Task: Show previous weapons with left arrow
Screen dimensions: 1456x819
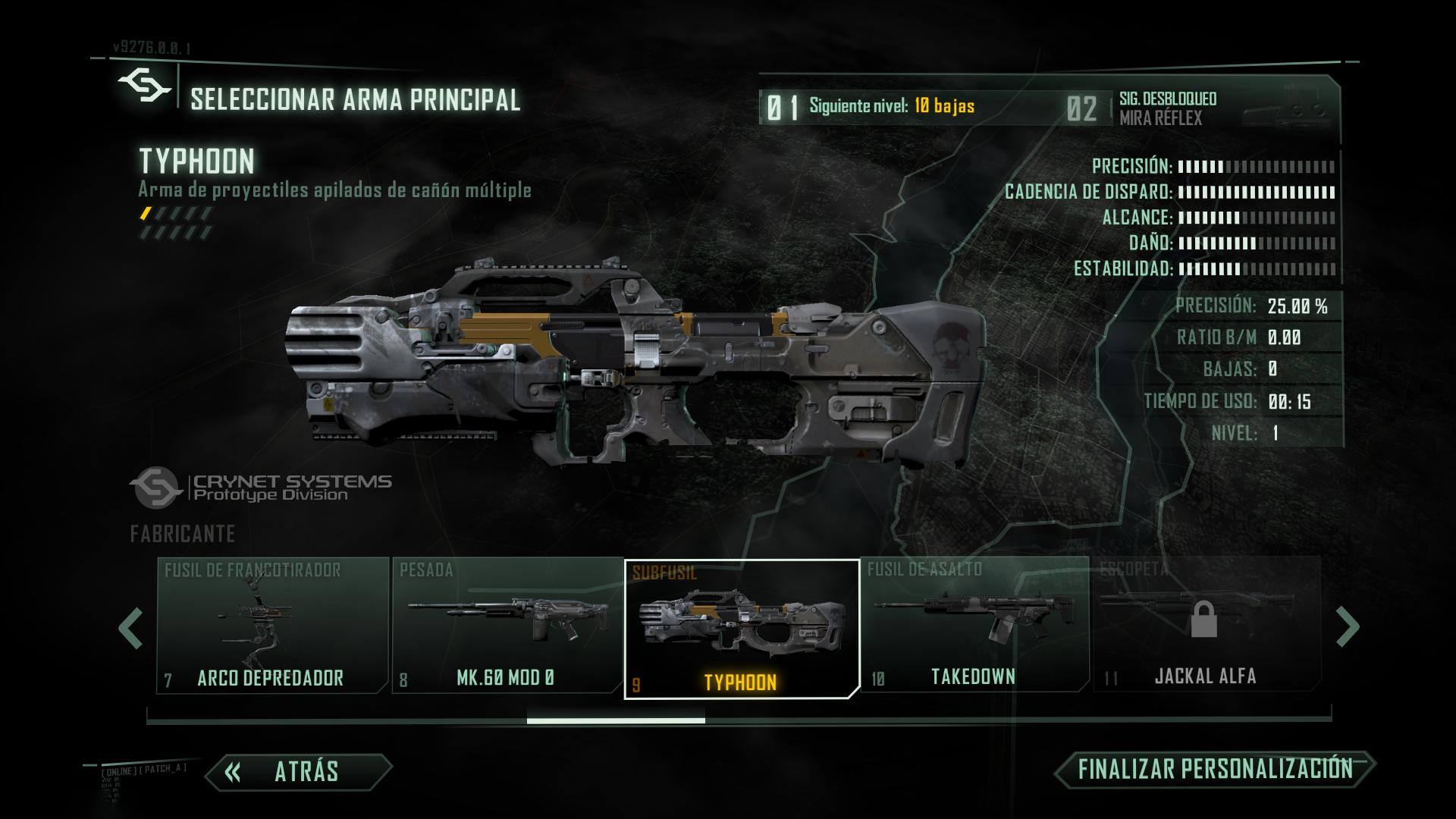Action: tap(131, 627)
